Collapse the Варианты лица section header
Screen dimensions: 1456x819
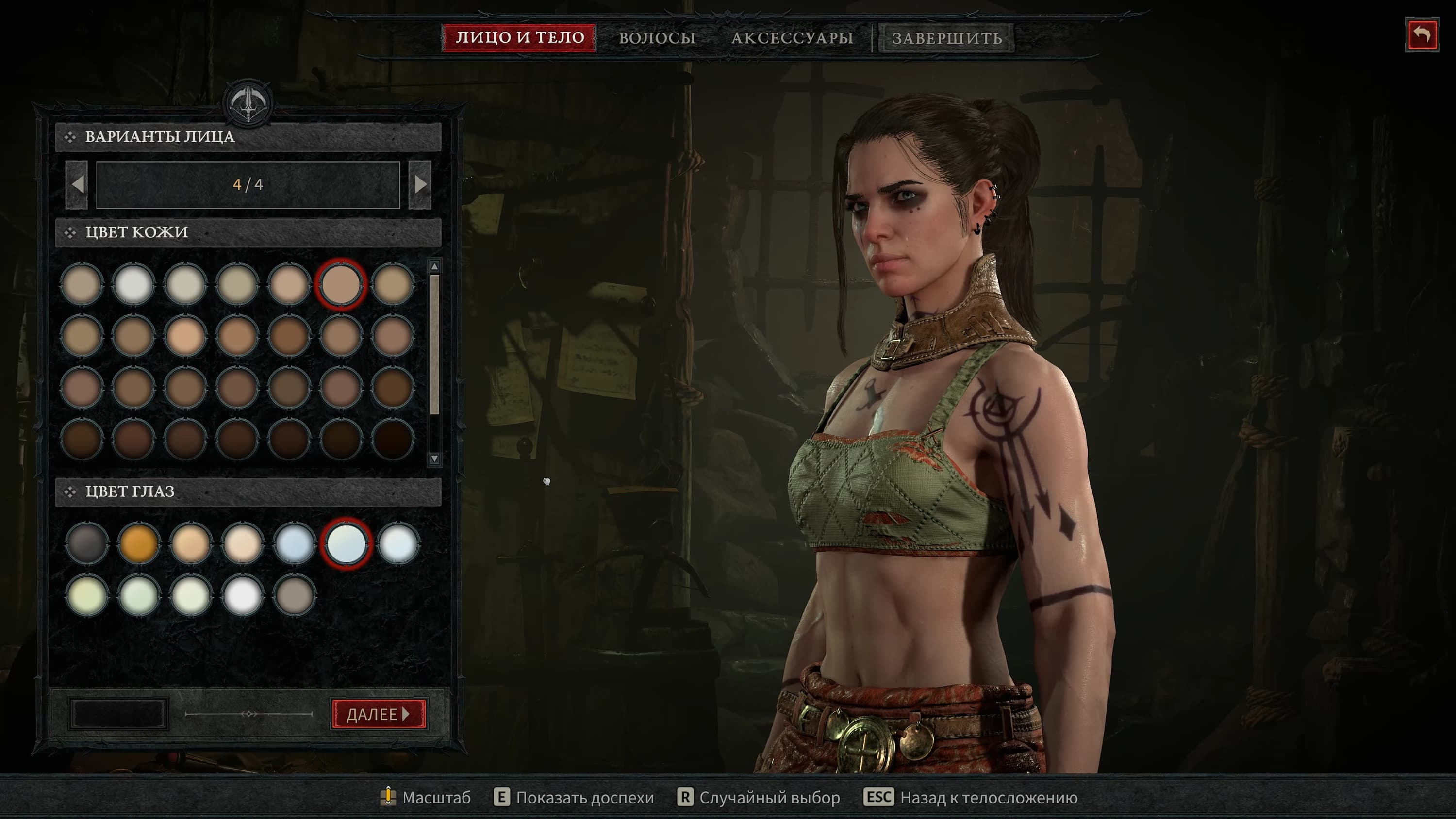click(x=248, y=137)
